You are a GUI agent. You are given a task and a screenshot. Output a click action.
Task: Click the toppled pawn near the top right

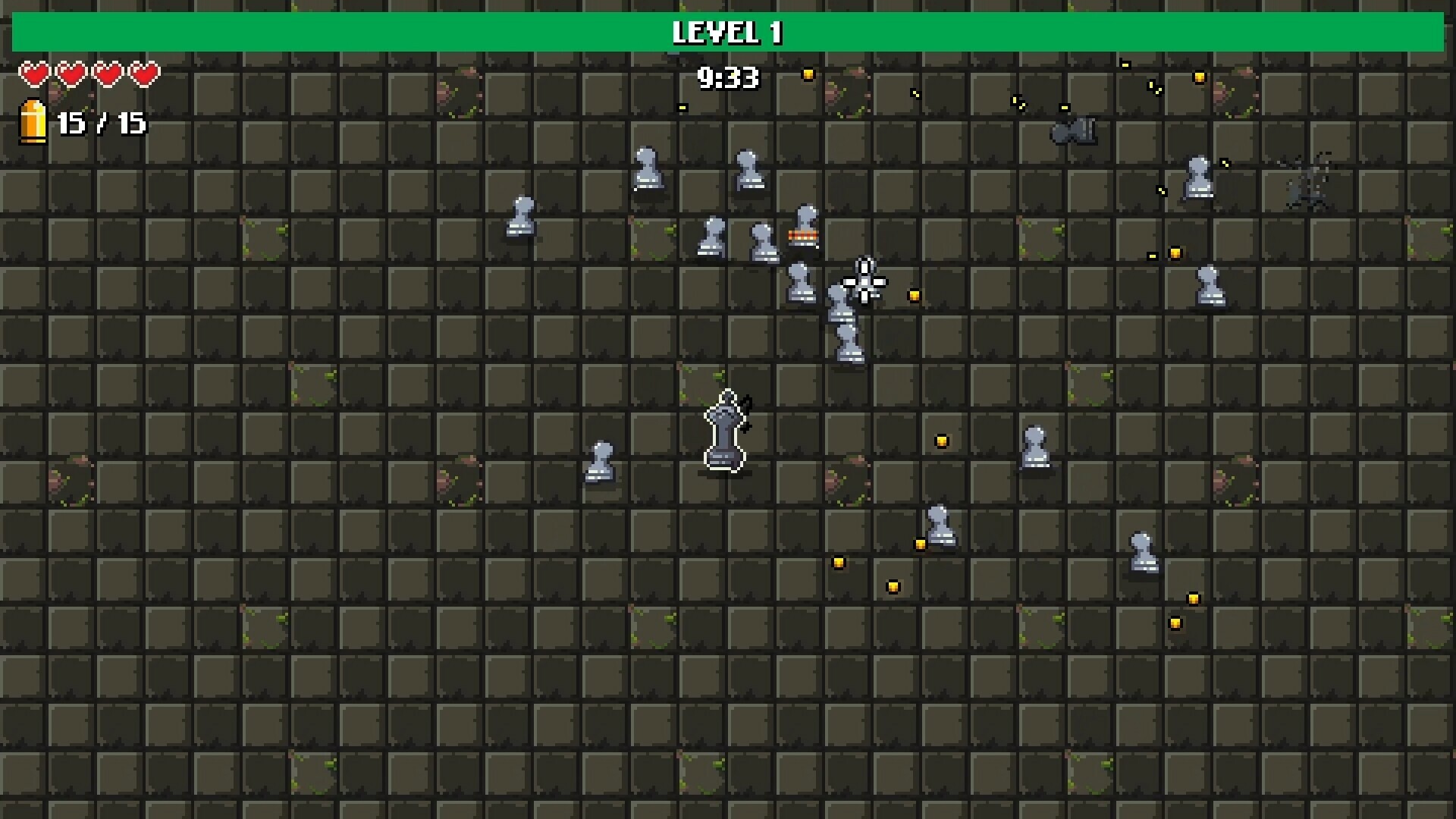1073,129
